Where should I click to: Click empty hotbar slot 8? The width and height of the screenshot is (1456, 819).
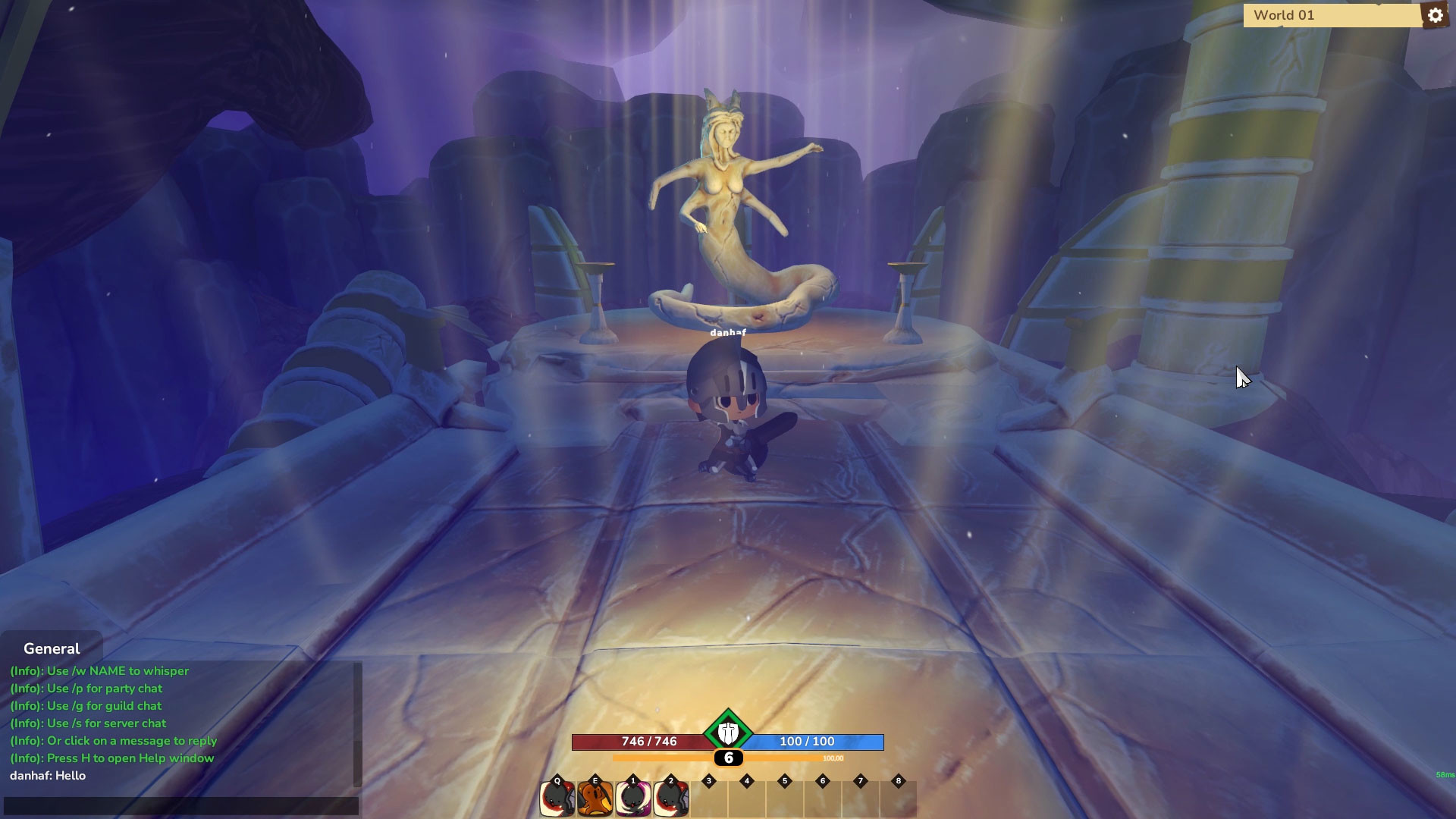click(x=899, y=797)
